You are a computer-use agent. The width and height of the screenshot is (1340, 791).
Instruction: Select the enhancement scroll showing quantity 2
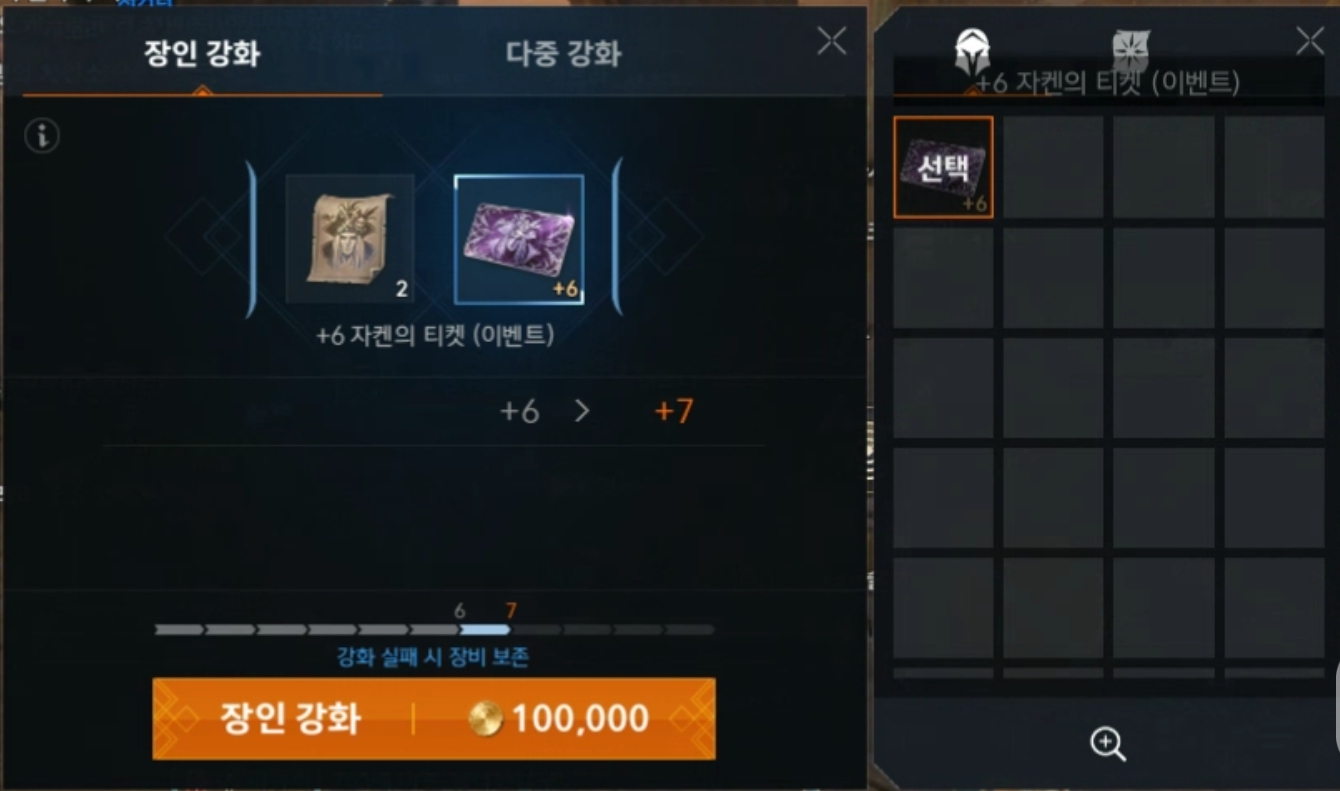tap(351, 240)
